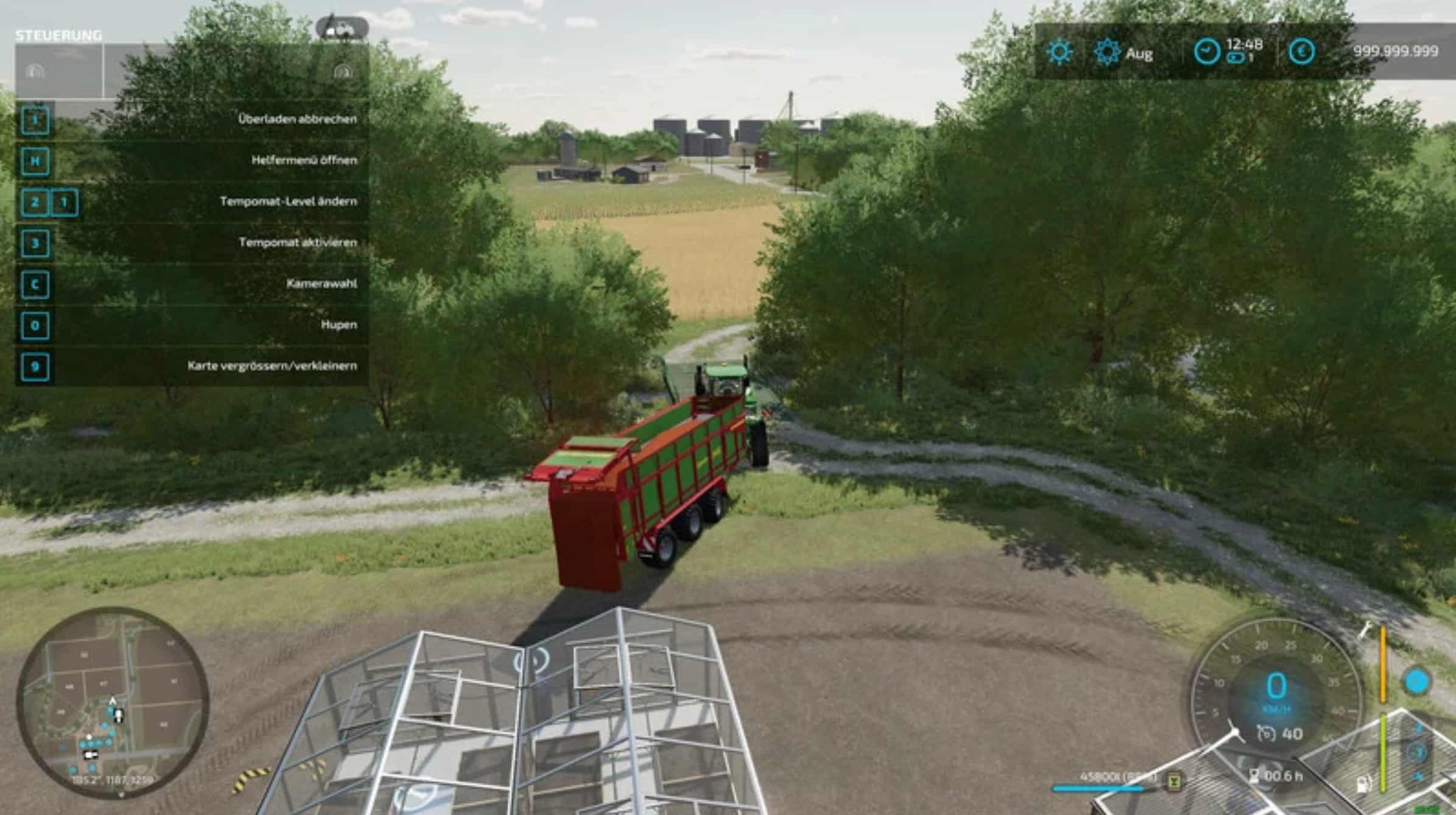
Task: Choose the Kamerawahl entry
Action: pyautogui.click(x=322, y=284)
